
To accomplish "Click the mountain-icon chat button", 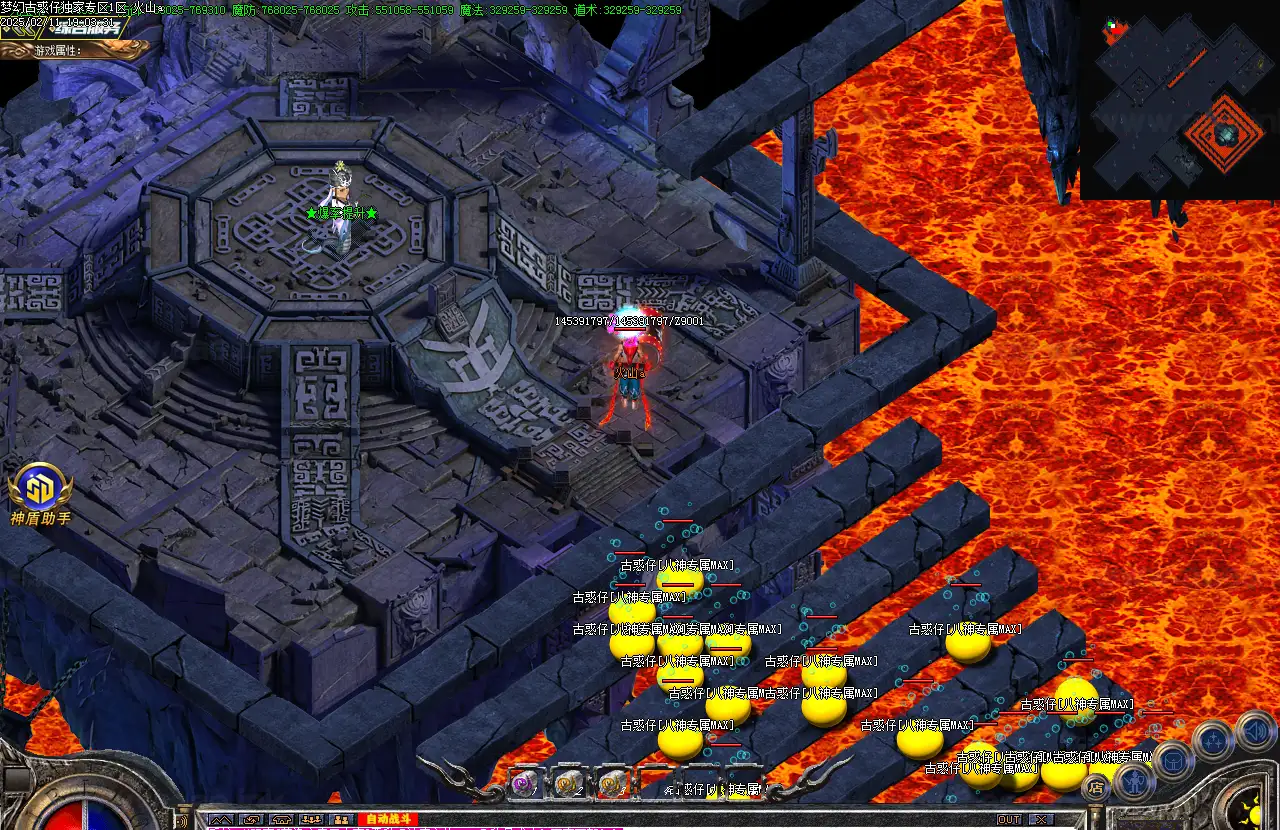I will click(220, 820).
